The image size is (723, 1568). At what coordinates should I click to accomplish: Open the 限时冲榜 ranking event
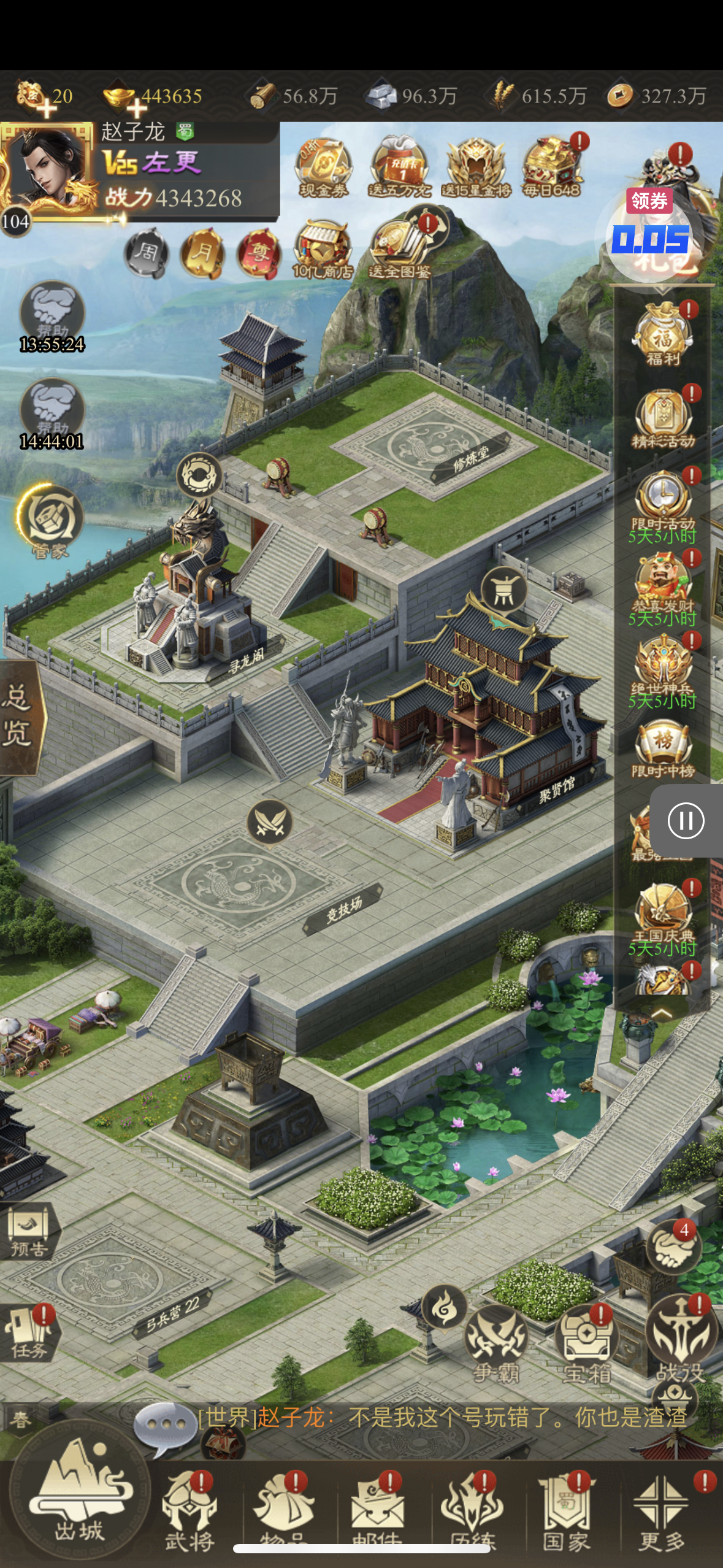(x=664, y=749)
